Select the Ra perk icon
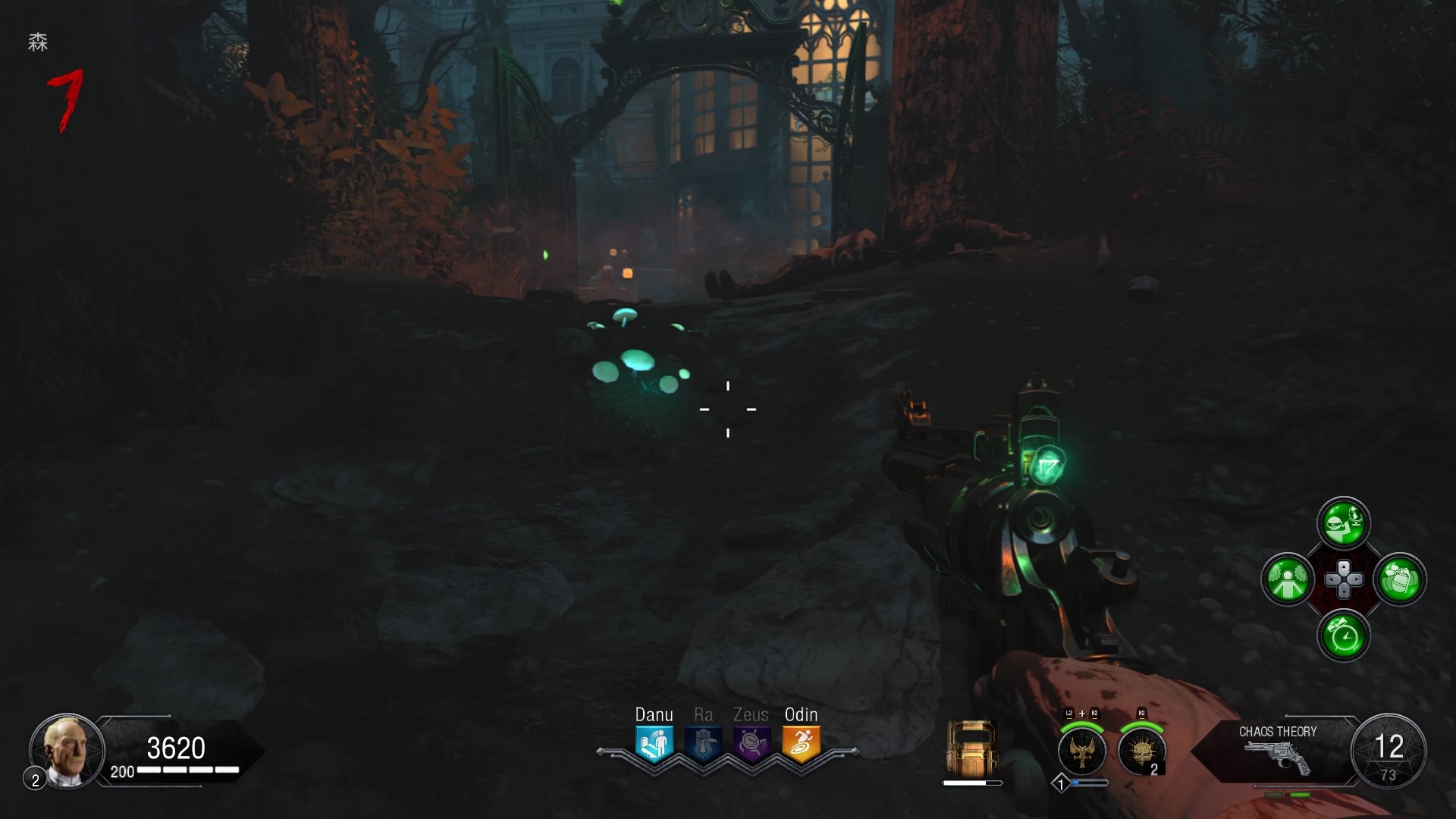 click(703, 743)
